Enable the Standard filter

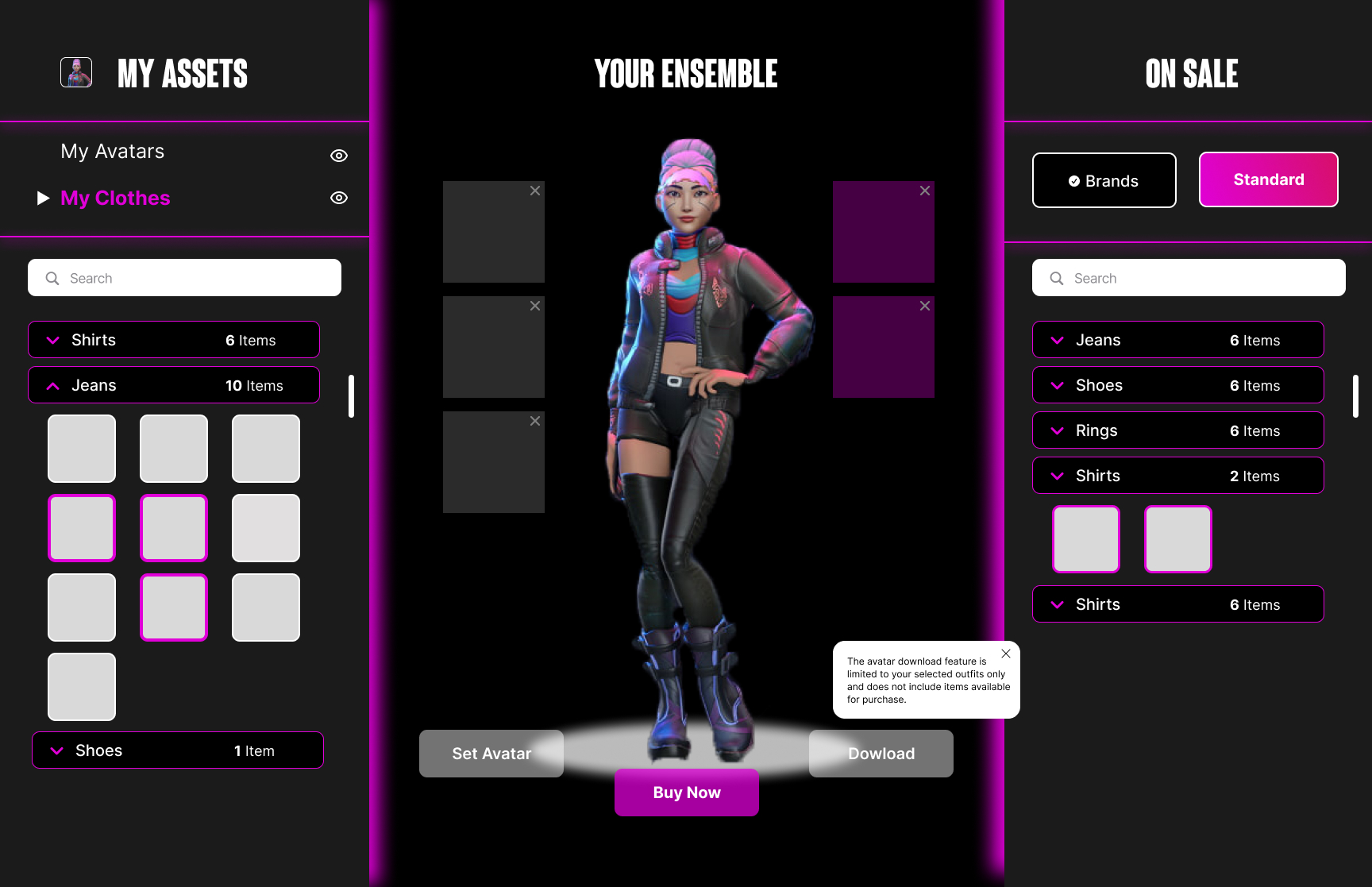(x=1268, y=179)
